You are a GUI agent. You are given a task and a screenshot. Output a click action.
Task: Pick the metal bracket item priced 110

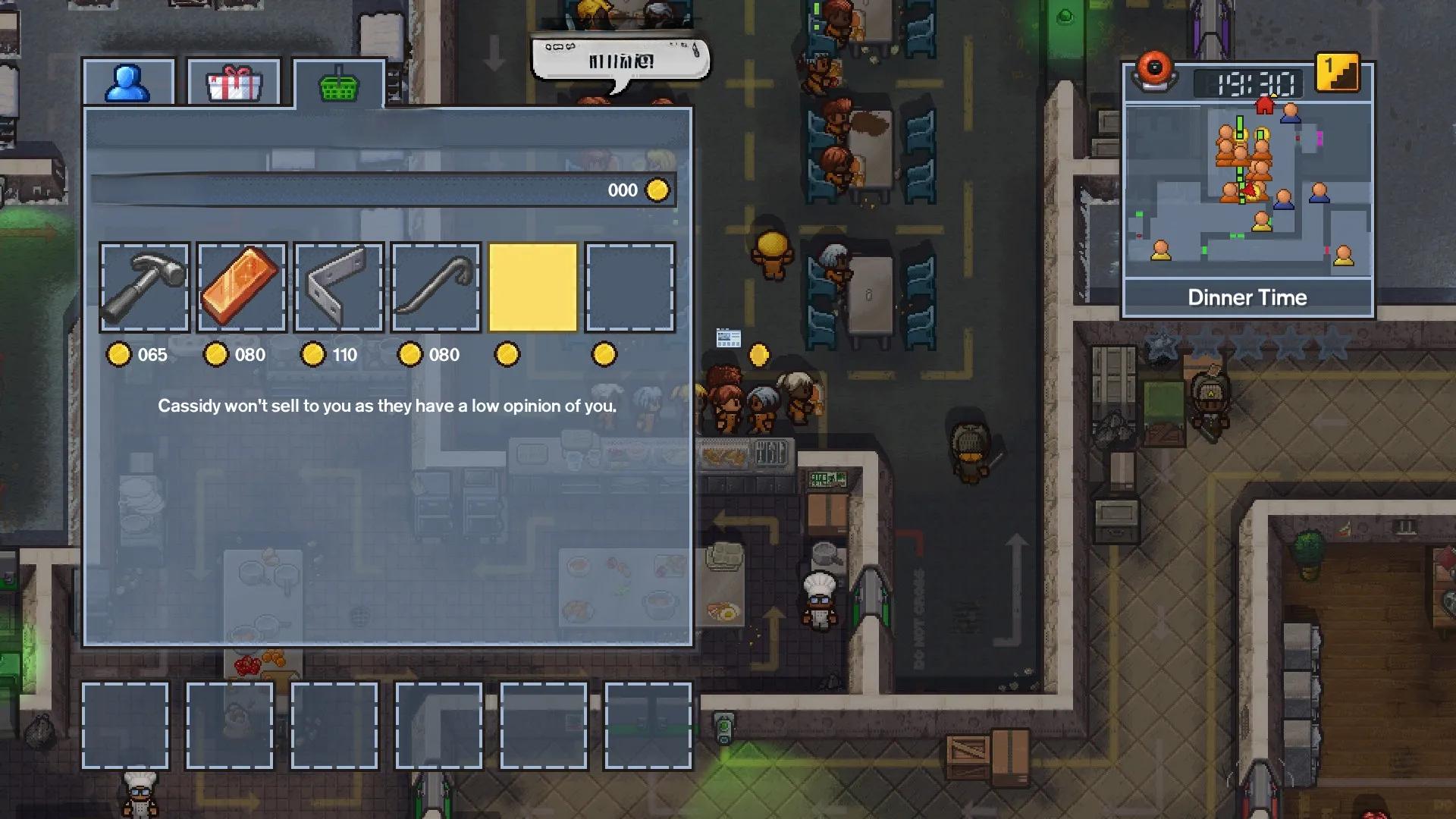(338, 287)
